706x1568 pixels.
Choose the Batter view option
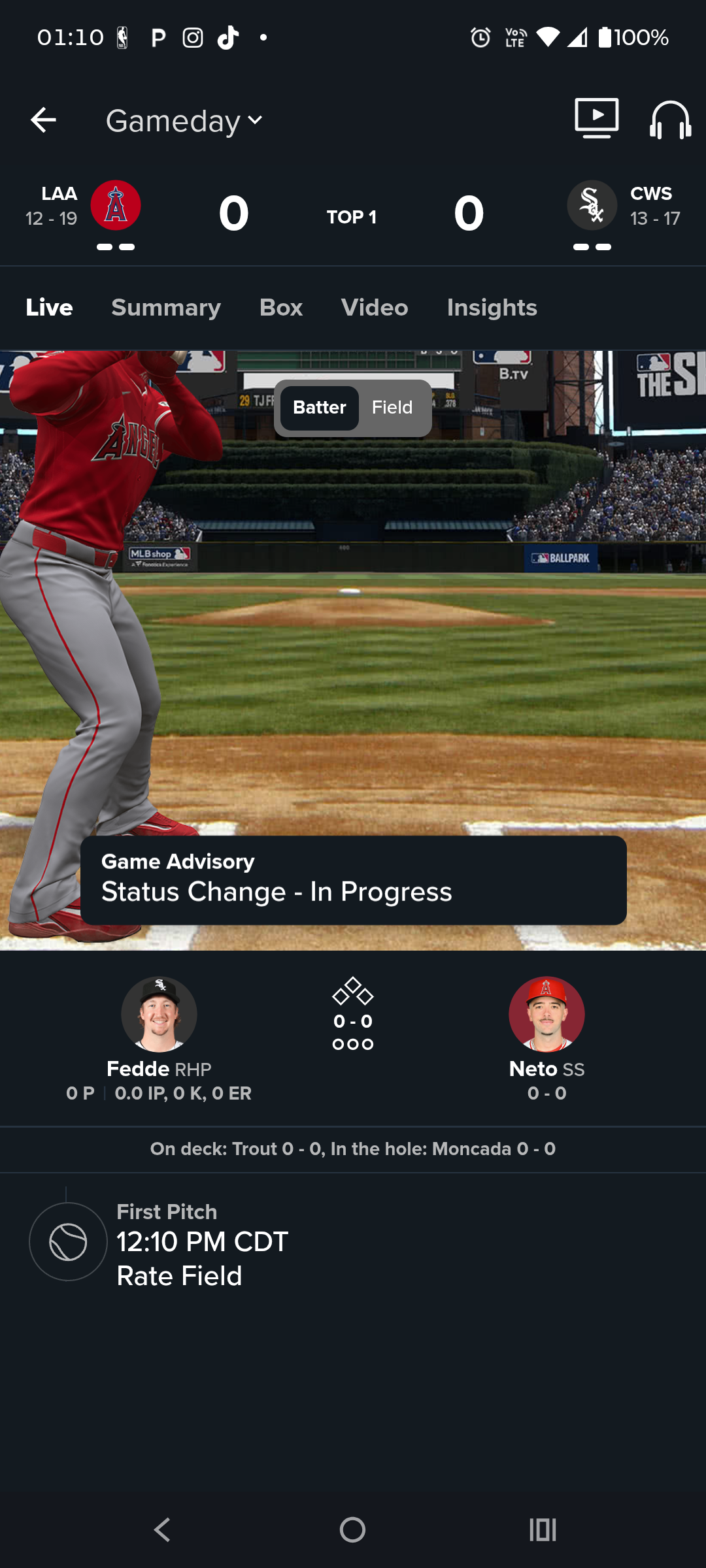pos(320,408)
